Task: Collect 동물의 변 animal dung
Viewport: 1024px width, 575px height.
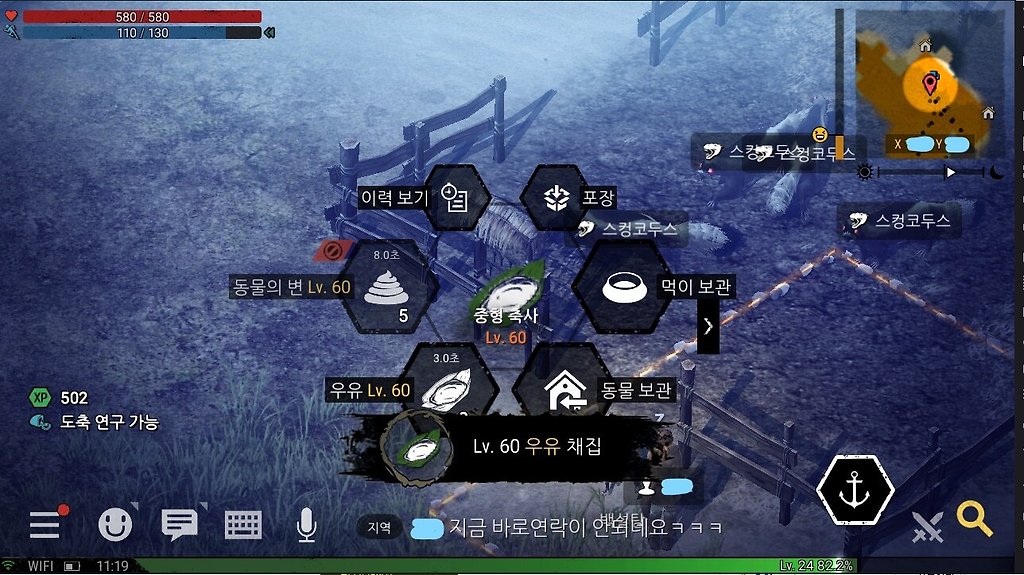Action: 389,287
